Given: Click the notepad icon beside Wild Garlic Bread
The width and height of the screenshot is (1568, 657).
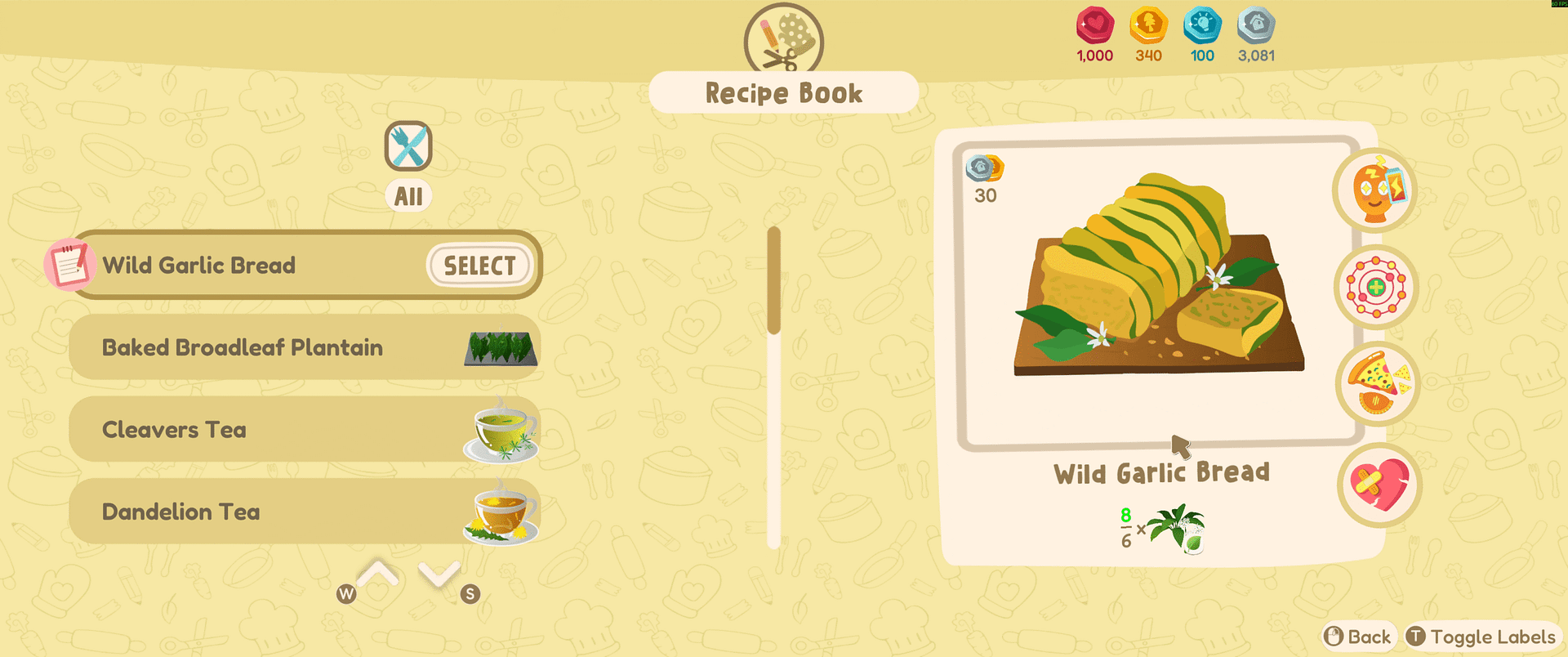Looking at the screenshot, I should [69, 265].
